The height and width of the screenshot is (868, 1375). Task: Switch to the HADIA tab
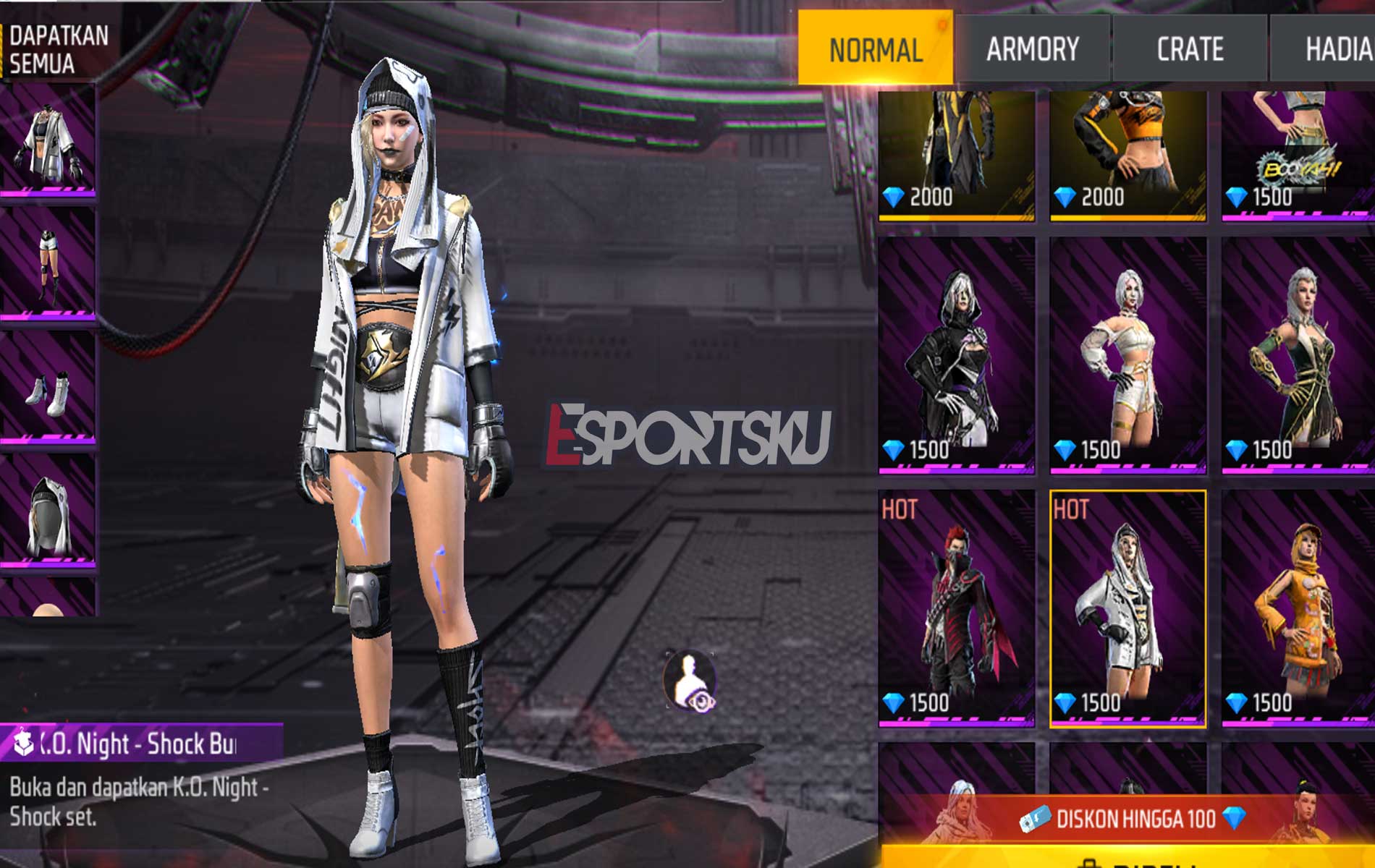(x=1337, y=48)
